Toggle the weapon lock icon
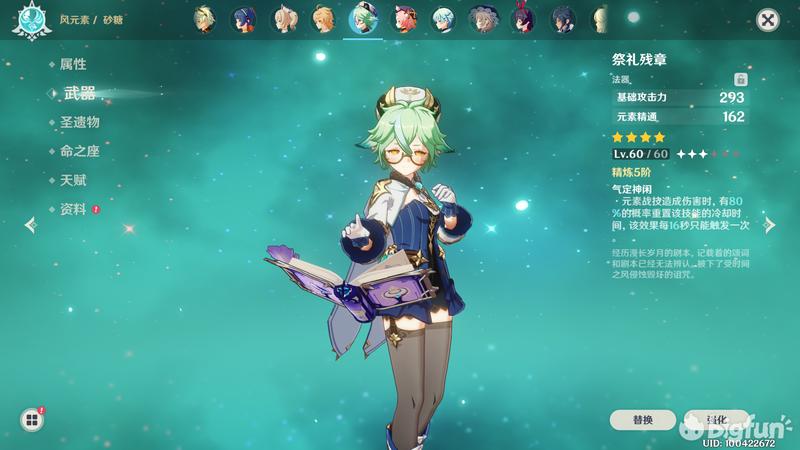 point(741,79)
